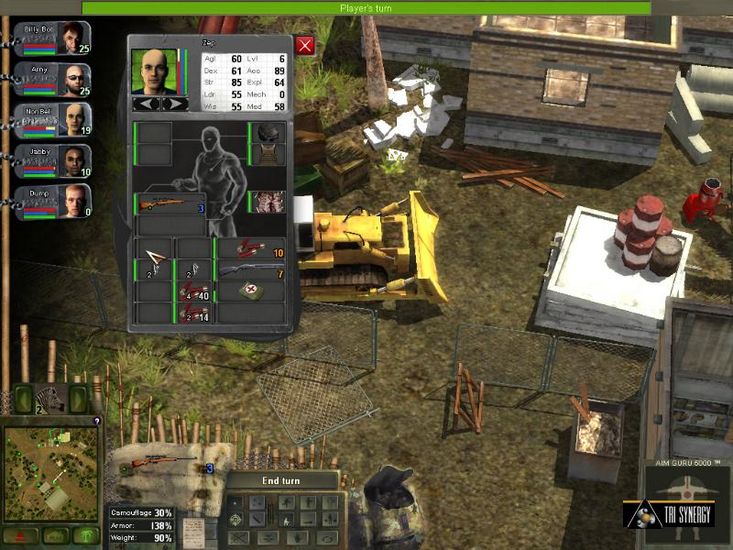Image resolution: width=733 pixels, height=550 pixels.
Task: Close the character inventory panel
Action: tap(305, 45)
